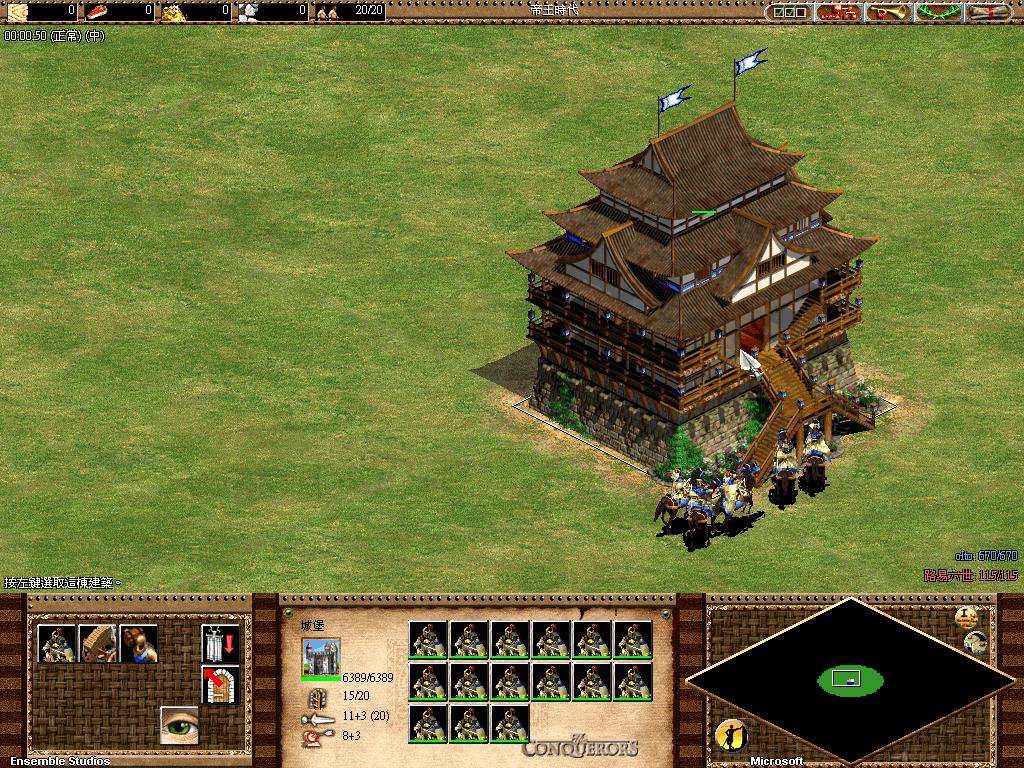Select the idle villager silhouette button
This screenshot has height=768, width=1024.
click(x=731, y=736)
